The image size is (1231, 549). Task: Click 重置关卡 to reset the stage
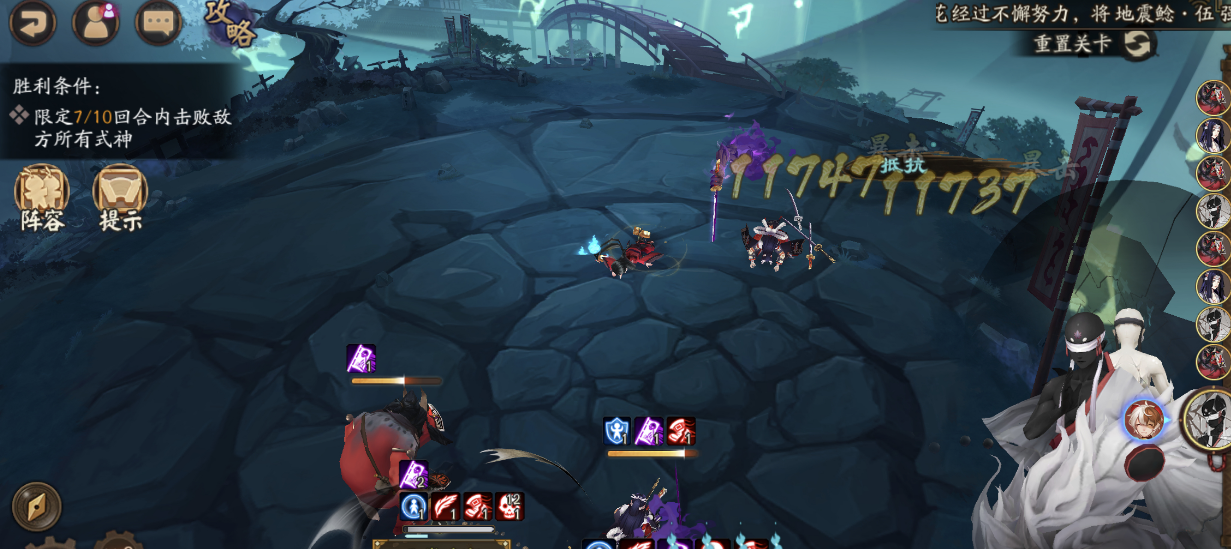tap(1095, 45)
